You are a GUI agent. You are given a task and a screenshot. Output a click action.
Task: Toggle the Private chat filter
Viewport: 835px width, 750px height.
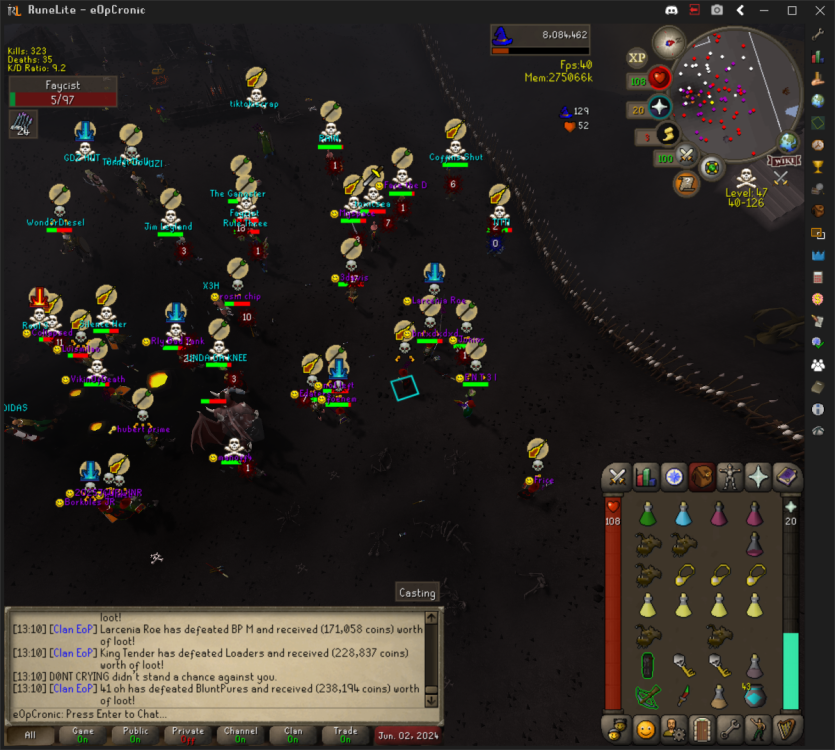tap(188, 735)
